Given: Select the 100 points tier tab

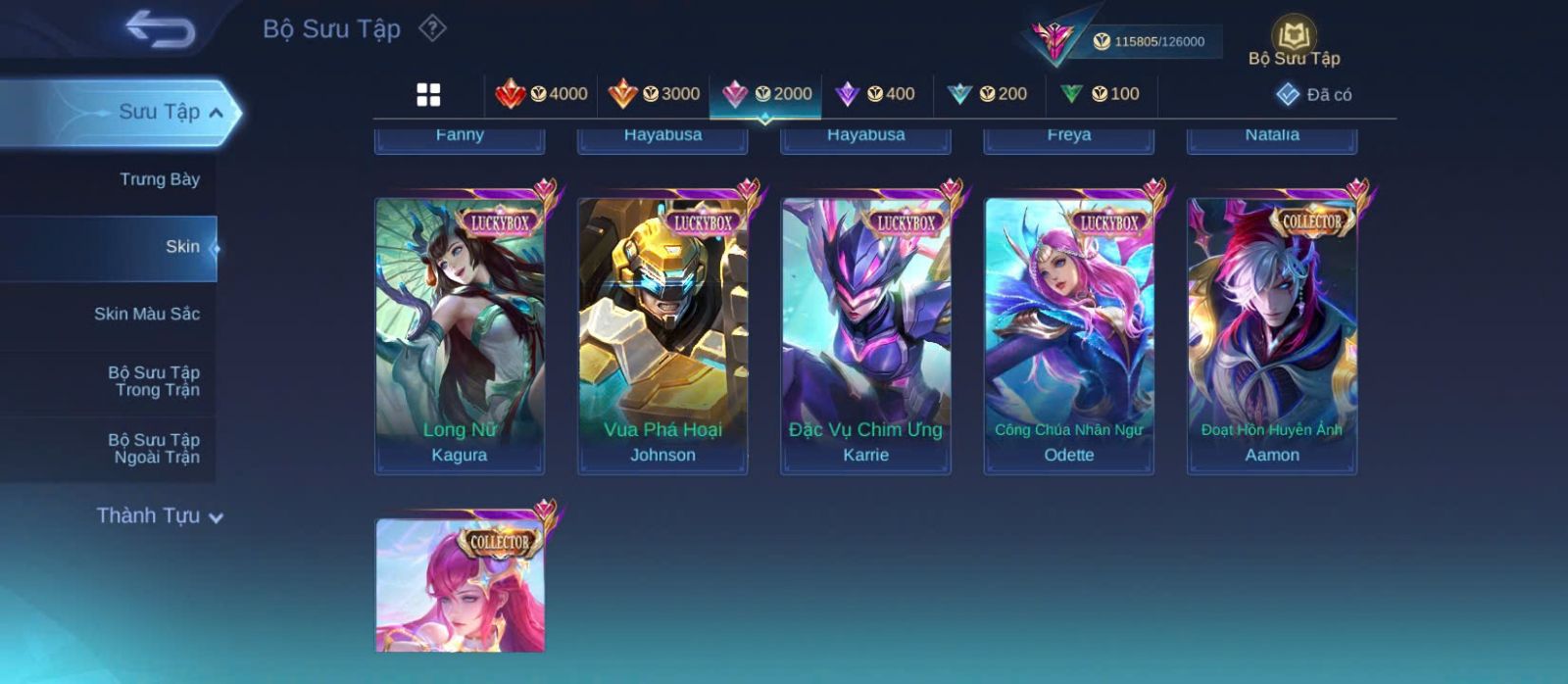Looking at the screenshot, I should [1101, 94].
